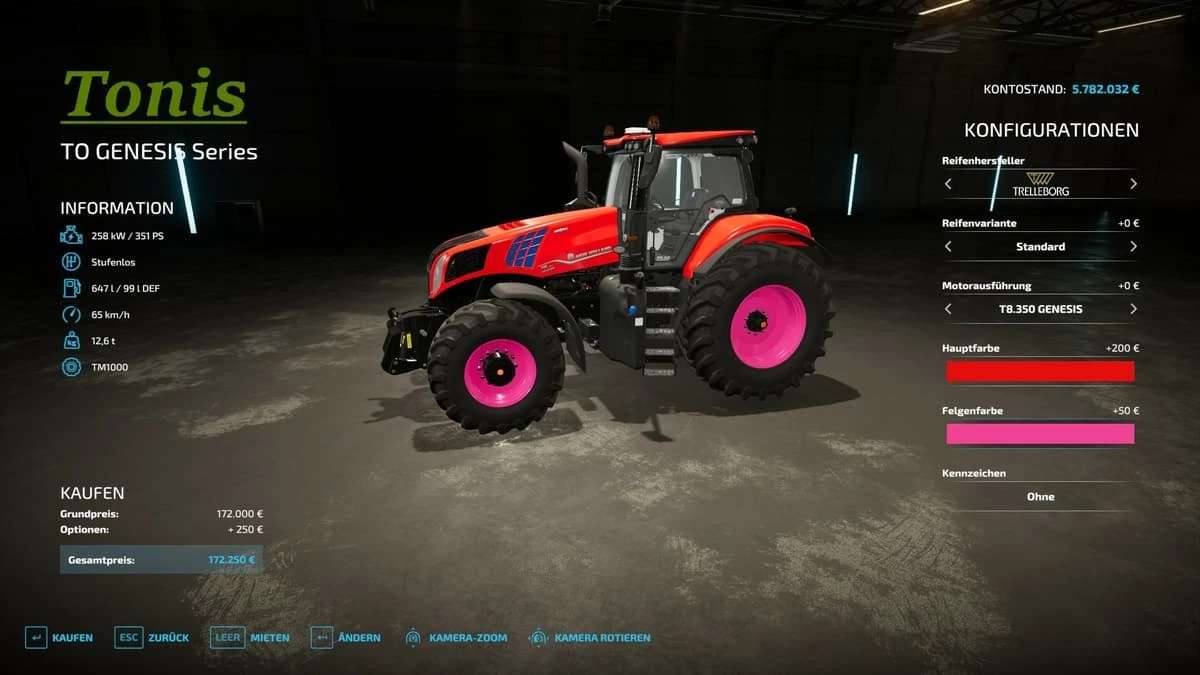Viewport: 1200px width, 675px height.
Task: Change the Kennzeichen option set to Ohne
Action: (1040, 497)
